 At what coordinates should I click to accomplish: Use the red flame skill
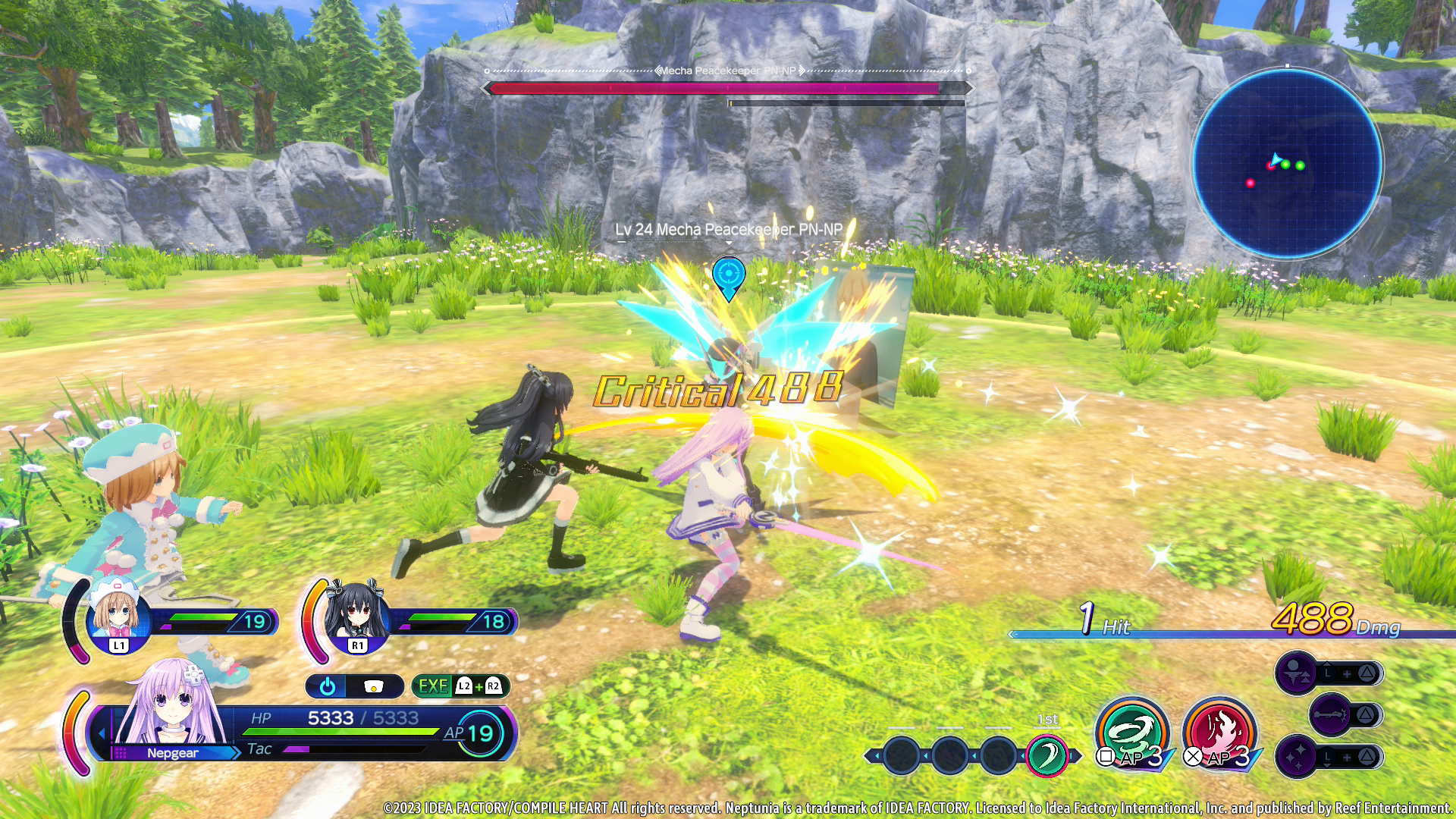coord(1219,732)
